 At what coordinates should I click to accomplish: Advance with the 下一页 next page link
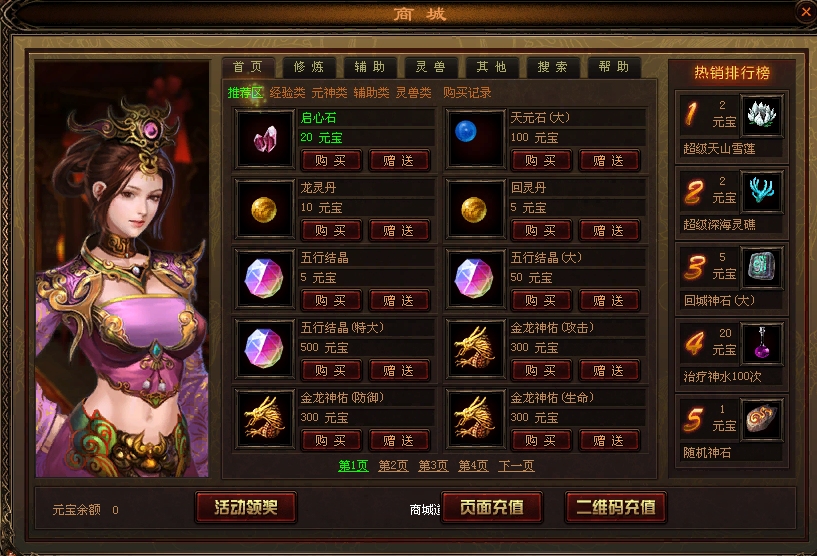coord(516,466)
